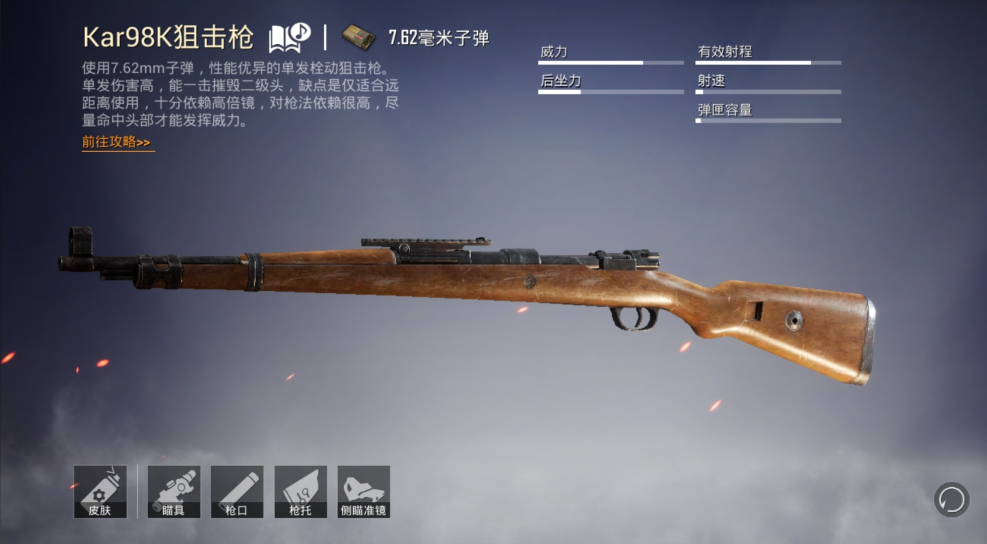Click the circular rotate reset button
The height and width of the screenshot is (544, 987).
951,498
